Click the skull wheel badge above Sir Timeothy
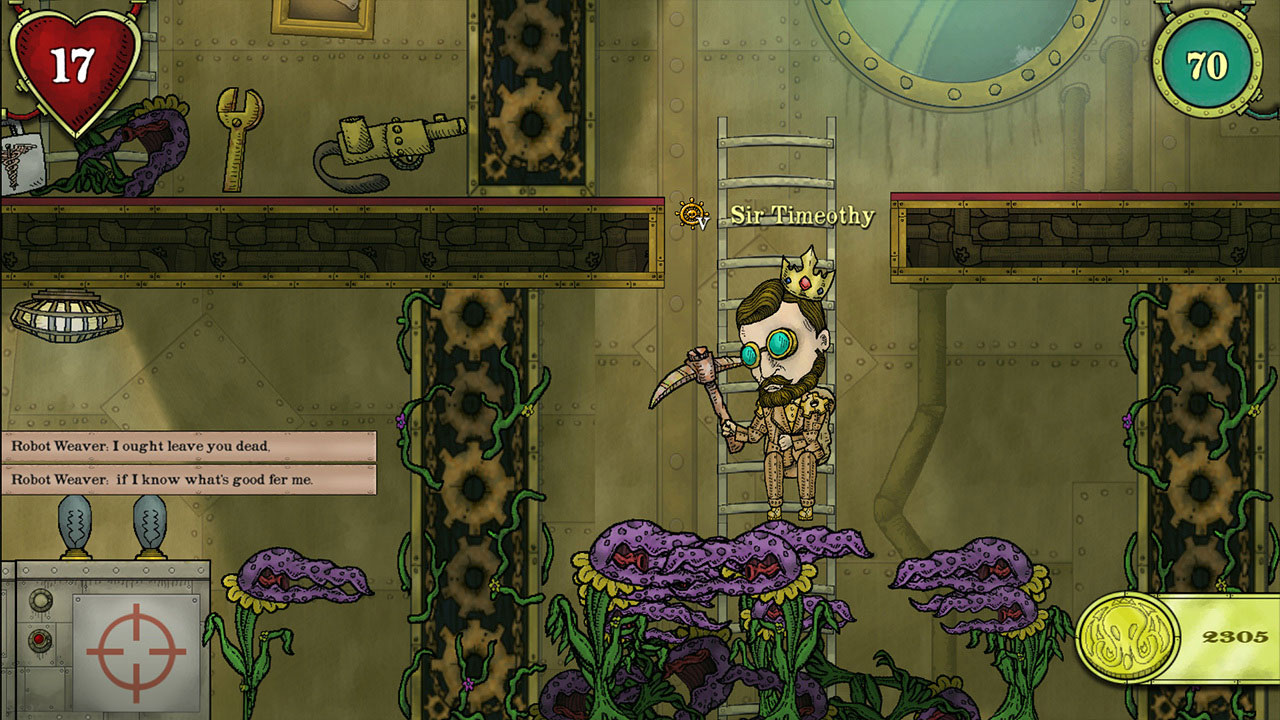The width and height of the screenshot is (1280, 720). (x=691, y=212)
